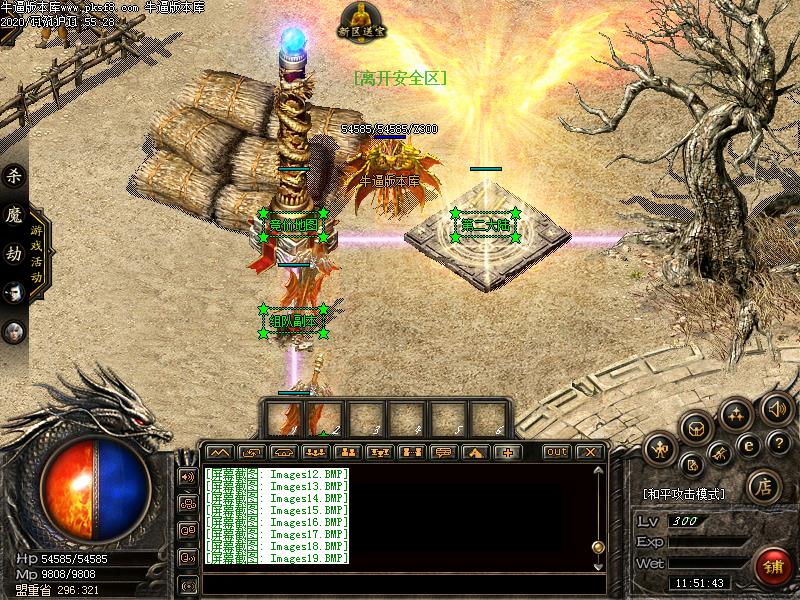Select the white-haired character portrait
Viewport: 800px width, 600px height.
14,292
